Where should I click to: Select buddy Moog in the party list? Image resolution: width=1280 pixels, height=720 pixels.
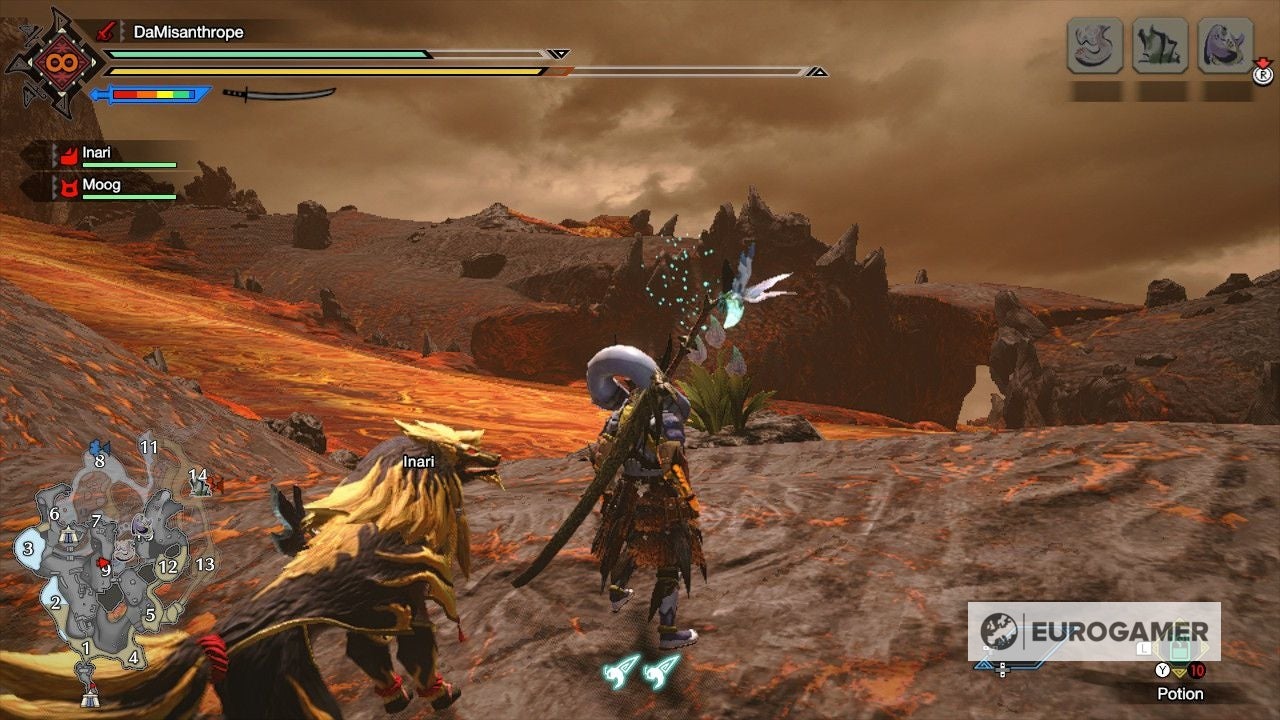pyautogui.click(x=101, y=185)
